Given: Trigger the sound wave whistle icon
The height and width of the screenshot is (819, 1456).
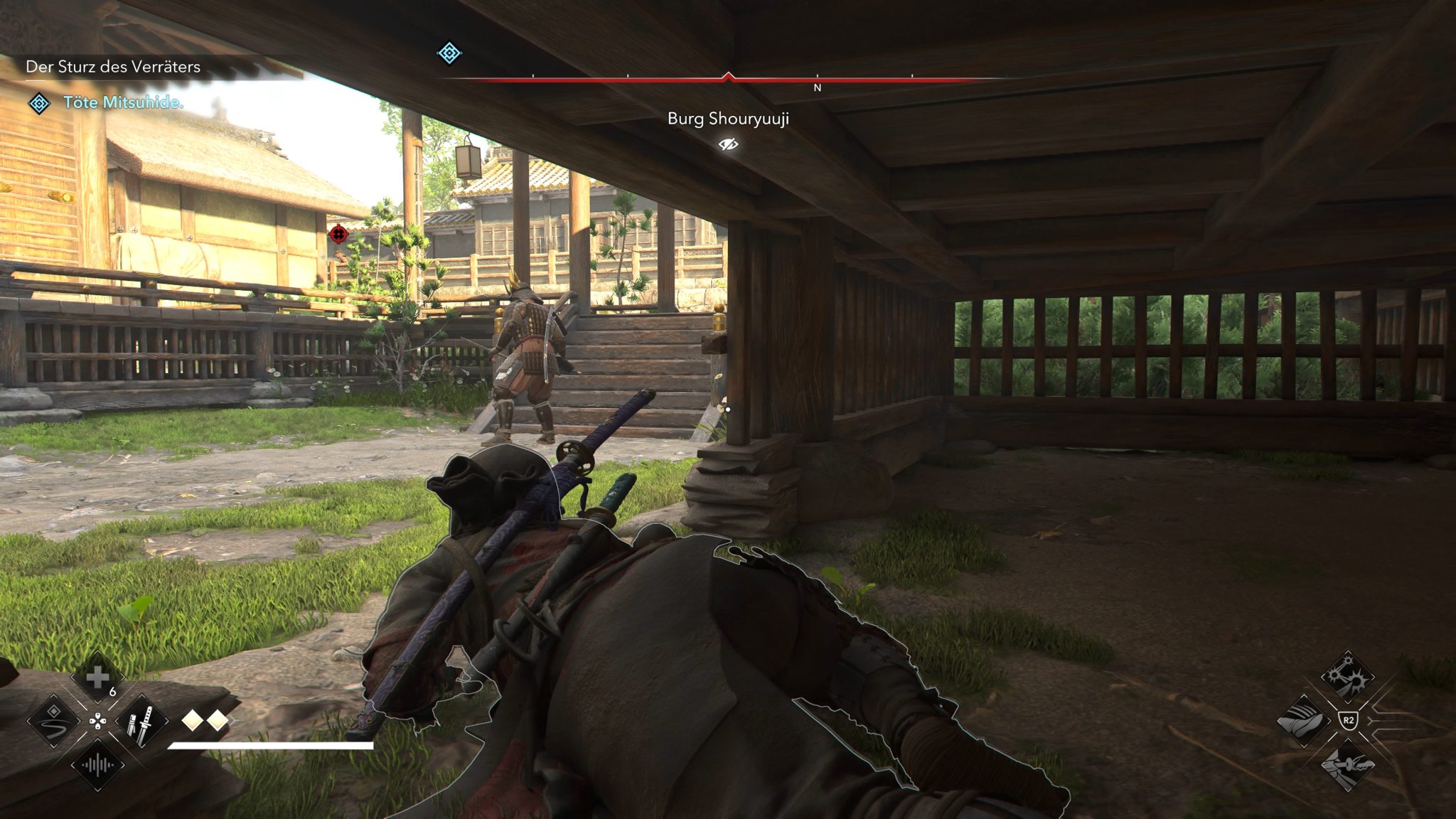Looking at the screenshot, I should pos(97,765).
